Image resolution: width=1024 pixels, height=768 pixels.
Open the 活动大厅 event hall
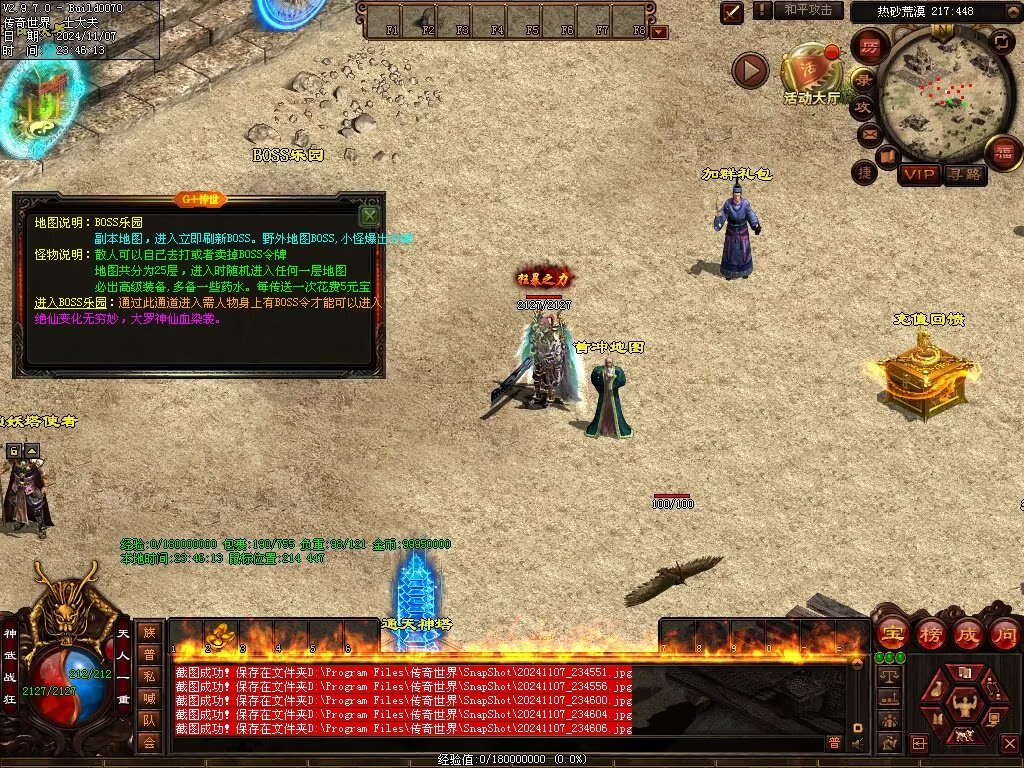pyautogui.click(x=812, y=74)
